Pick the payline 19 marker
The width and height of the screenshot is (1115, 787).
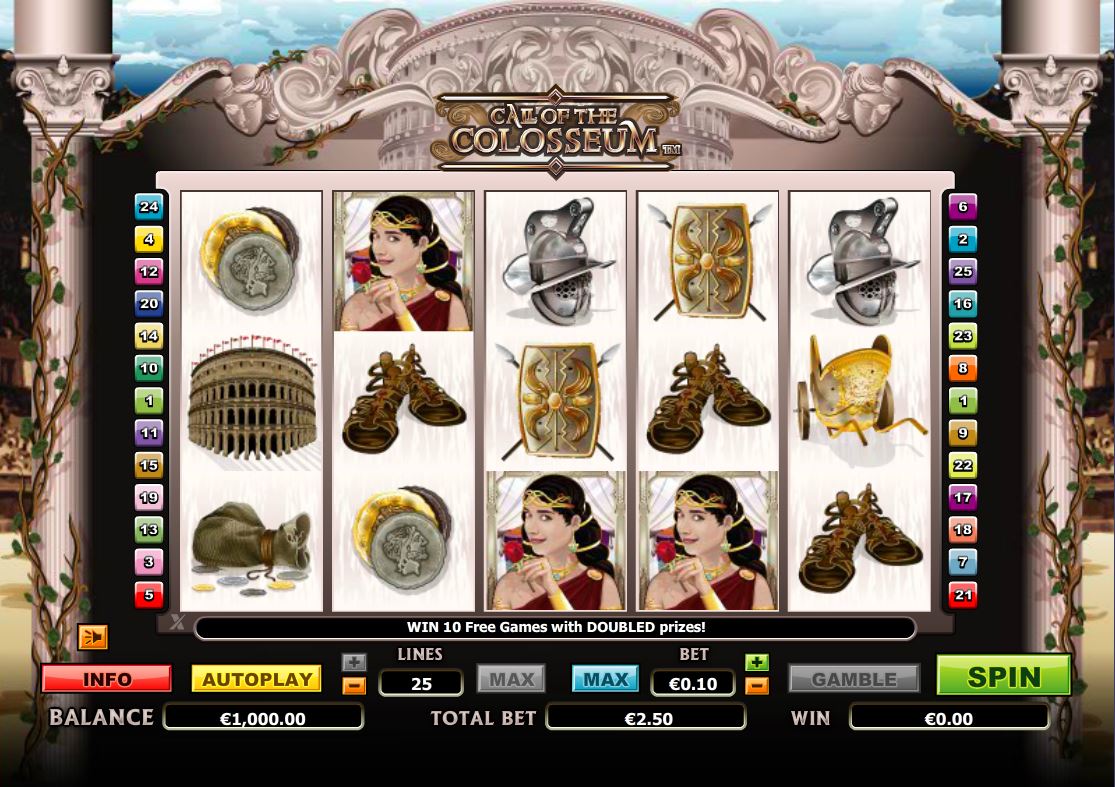[148, 497]
